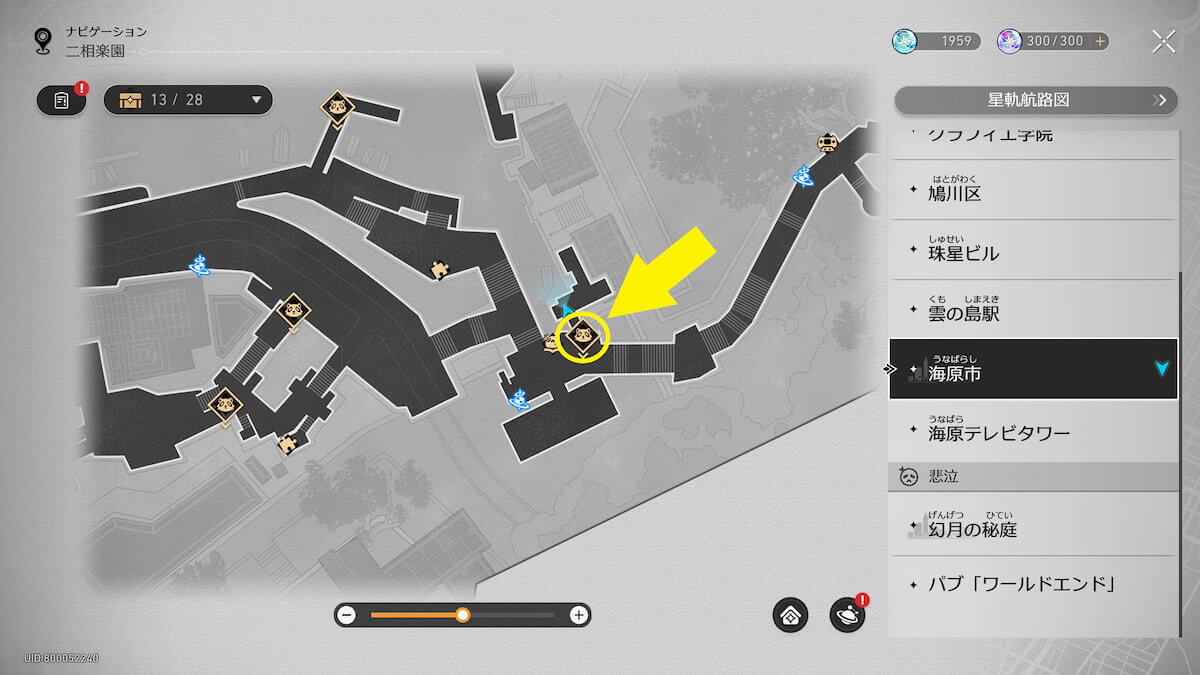Add stamina with the plus beside 300/300

(1100, 41)
